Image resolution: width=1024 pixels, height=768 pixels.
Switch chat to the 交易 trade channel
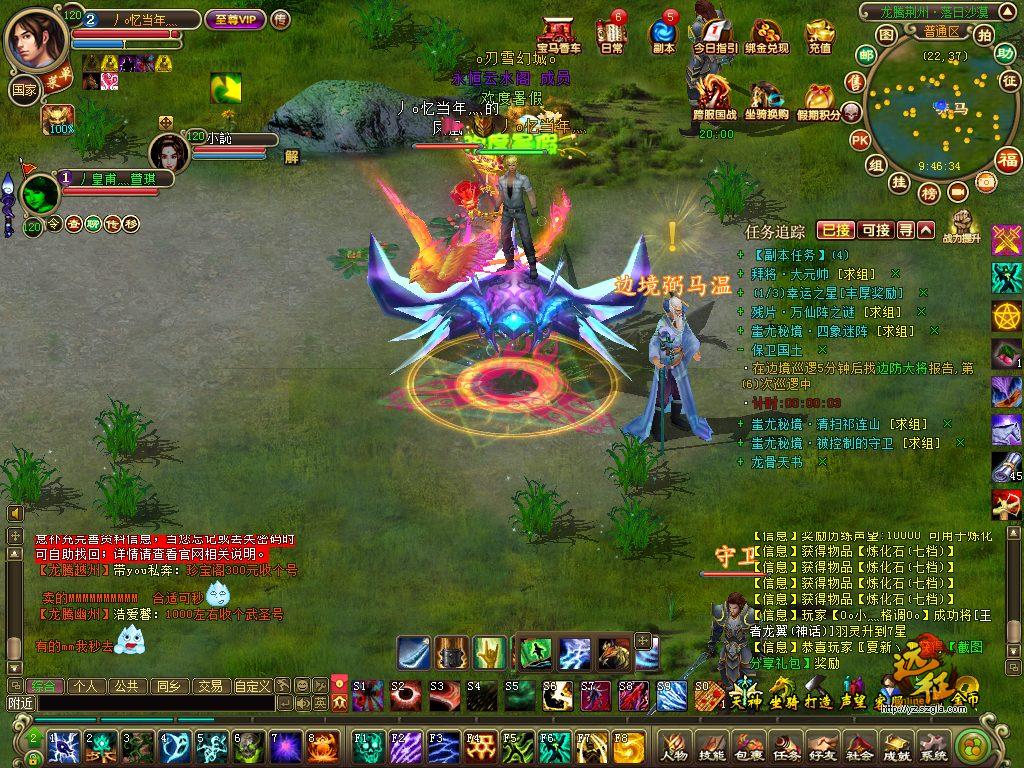click(x=209, y=686)
